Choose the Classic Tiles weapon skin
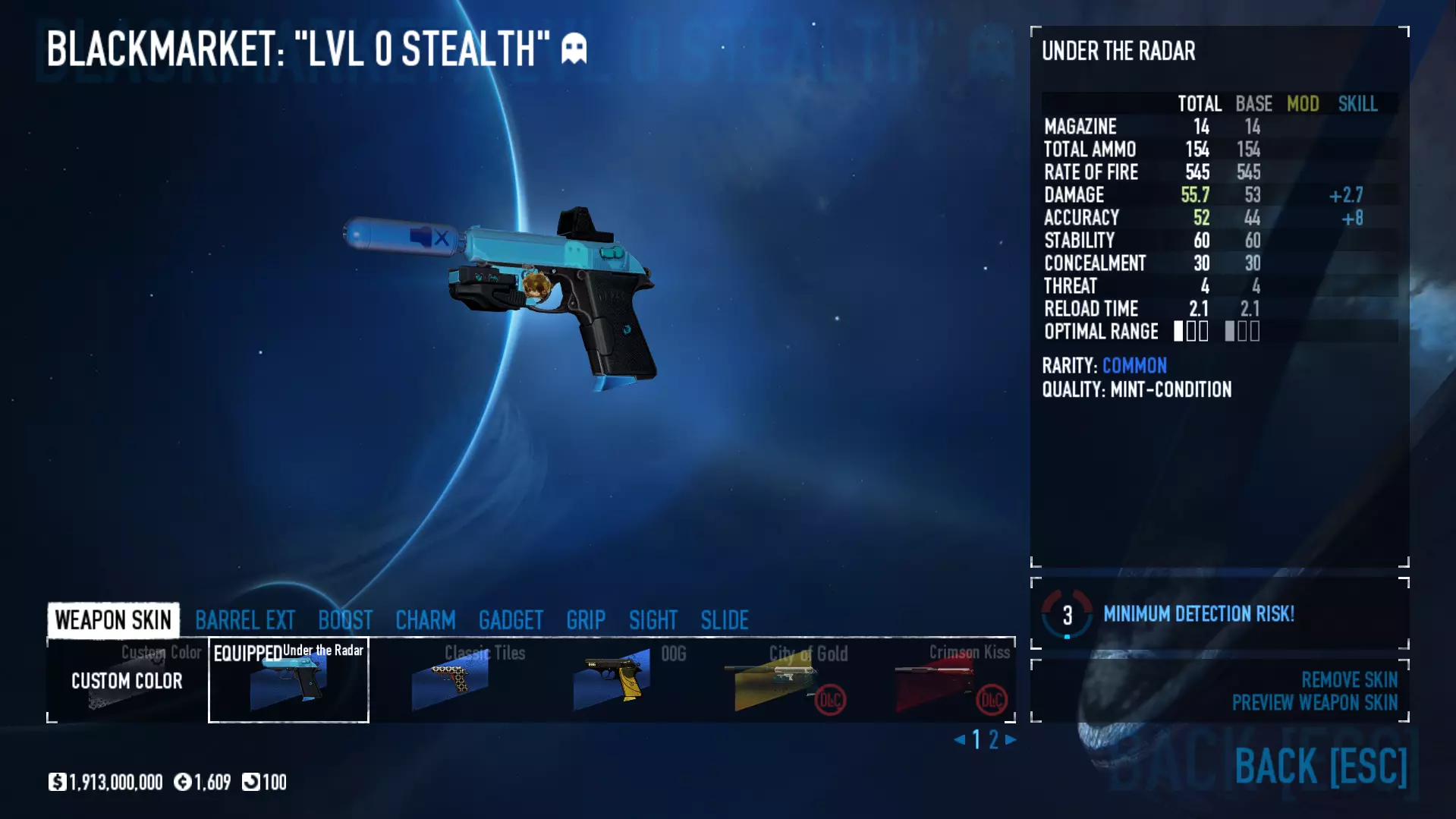 click(x=451, y=680)
